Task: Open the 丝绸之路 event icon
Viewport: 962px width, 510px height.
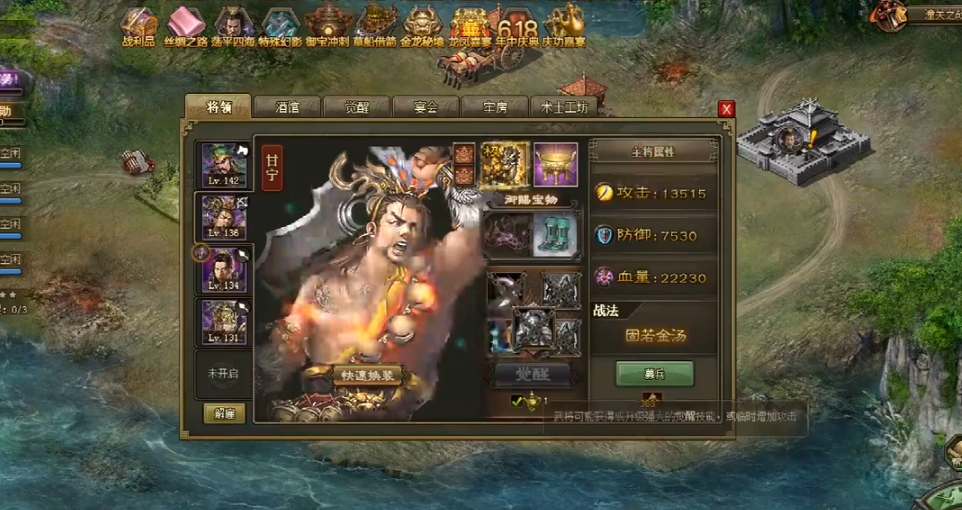Action: 185,26
